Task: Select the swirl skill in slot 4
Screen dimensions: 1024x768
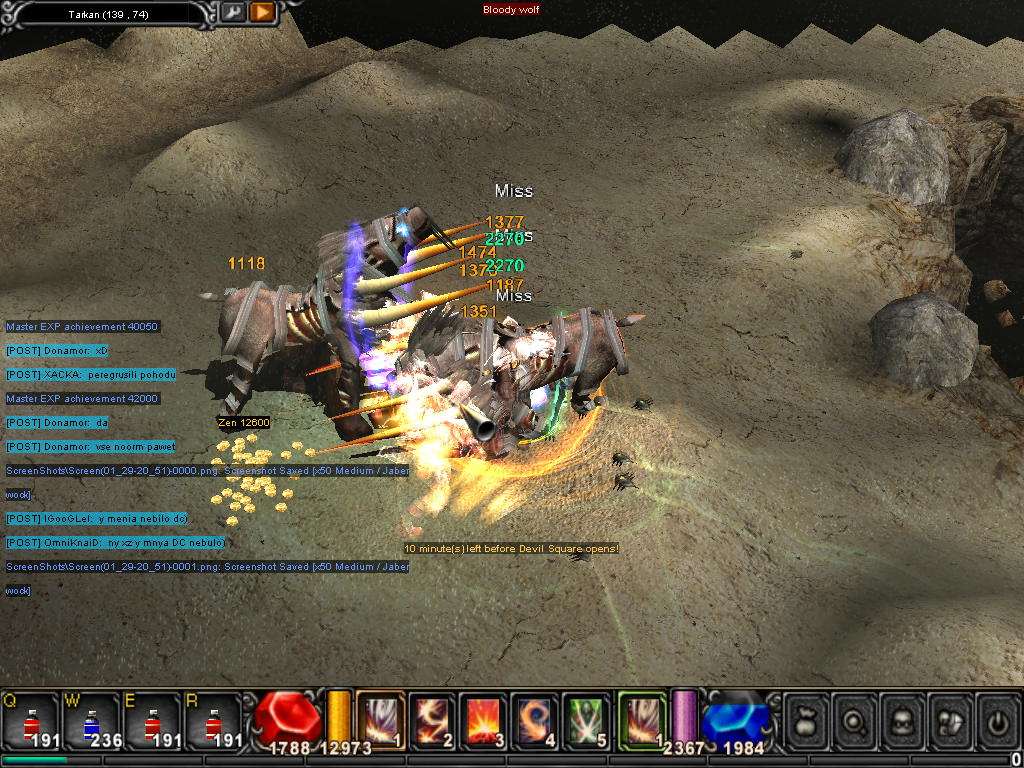Action: (536, 718)
